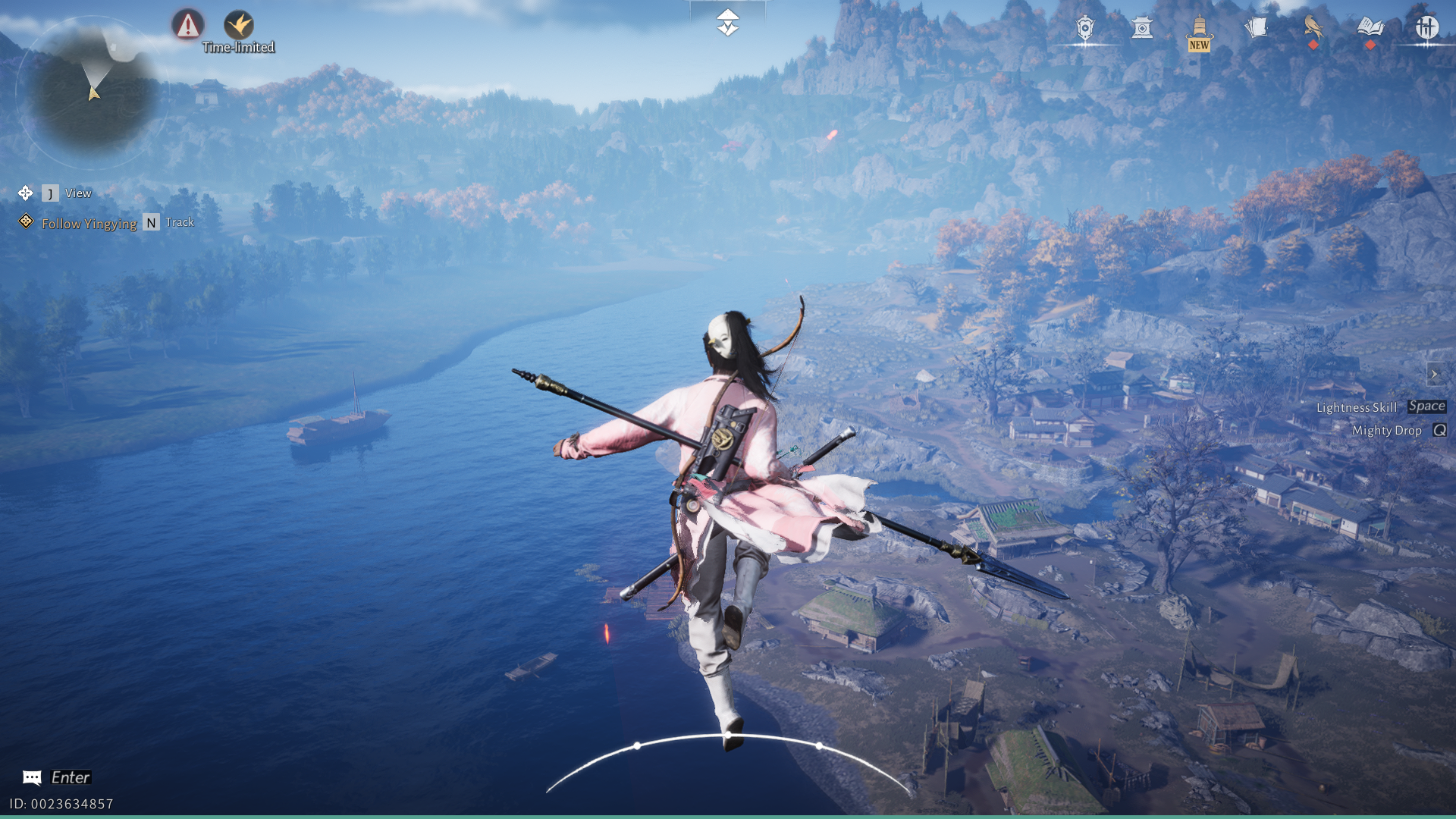Open the golden bird icon
Image resolution: width=1456 pixels, height=819 pixels.
tap(1313, 27)
